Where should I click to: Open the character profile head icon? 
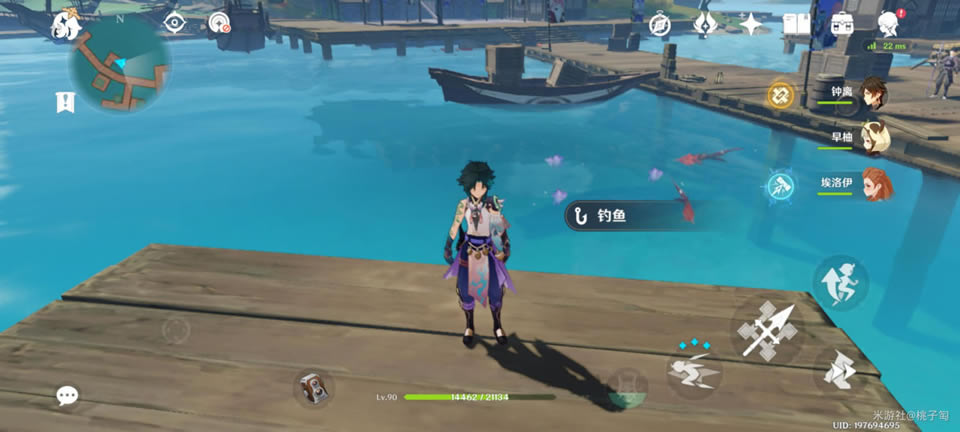click(x=888, y=24)
